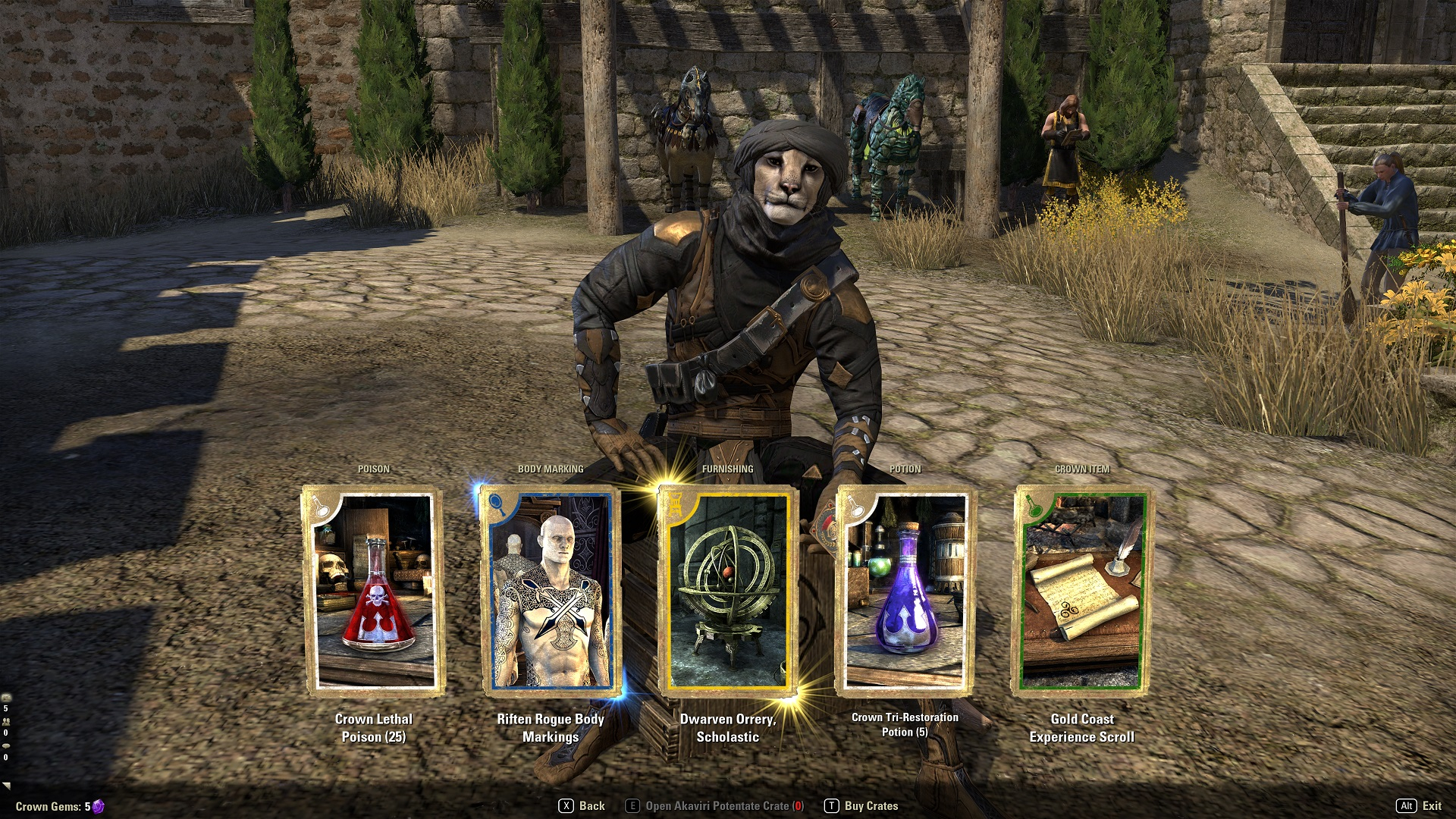
Task: Choose the Gold Coast Experience Scroll card
Action: click(1082, 591)
